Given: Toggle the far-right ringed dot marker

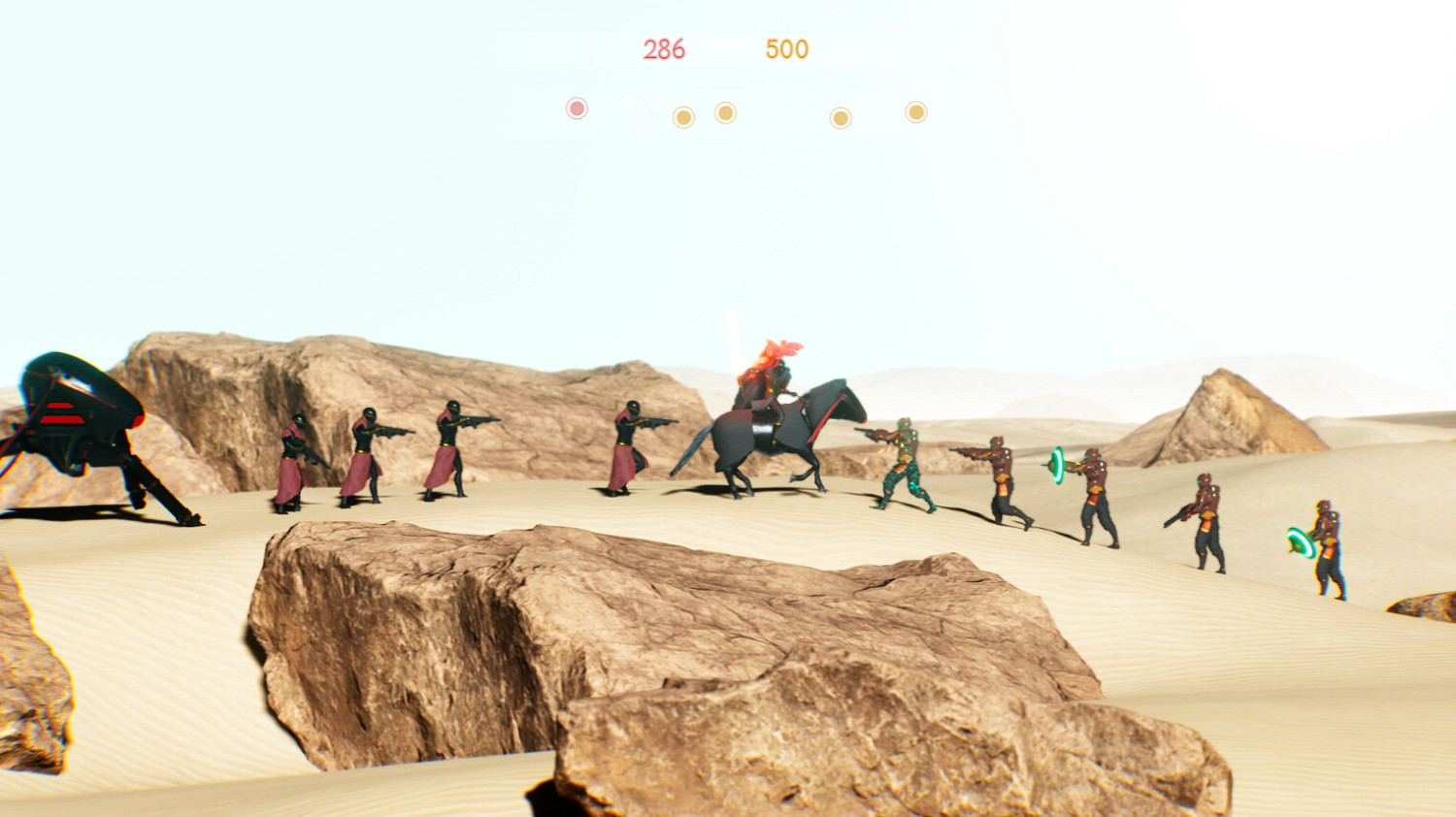Looking at the screenshot, I should point(914,113).
